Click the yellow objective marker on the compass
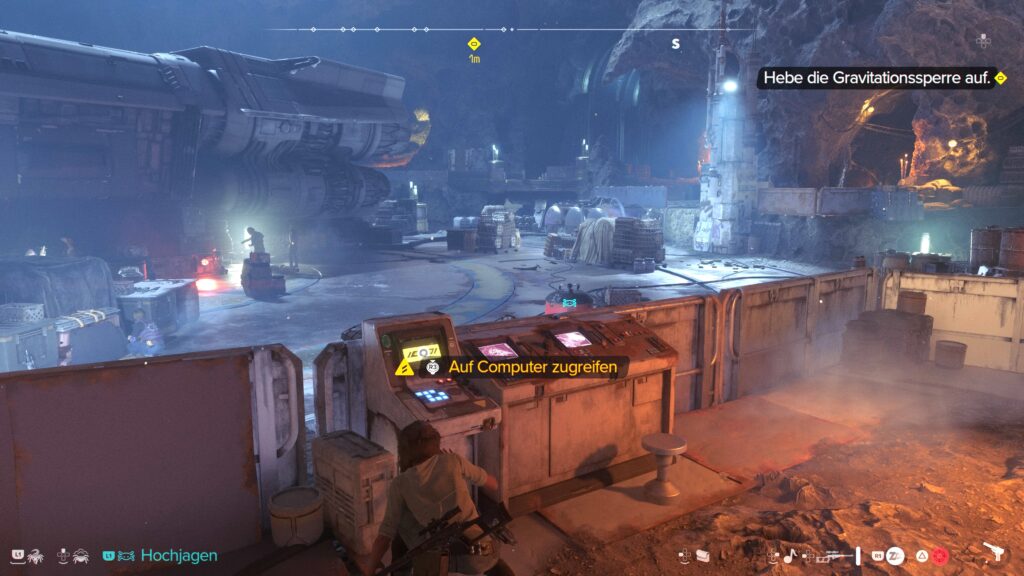This screenshot has width=1024, height=576. (475, 43)
